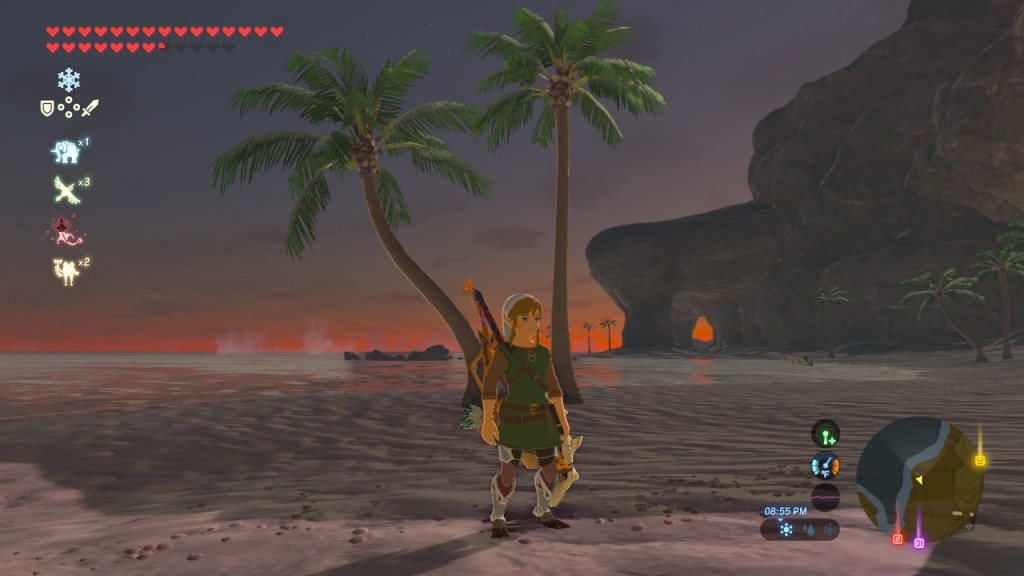This screenshot has width=1024, height=576.
Task: Select the sword quick-select icon
Action: tap(91, 107)
